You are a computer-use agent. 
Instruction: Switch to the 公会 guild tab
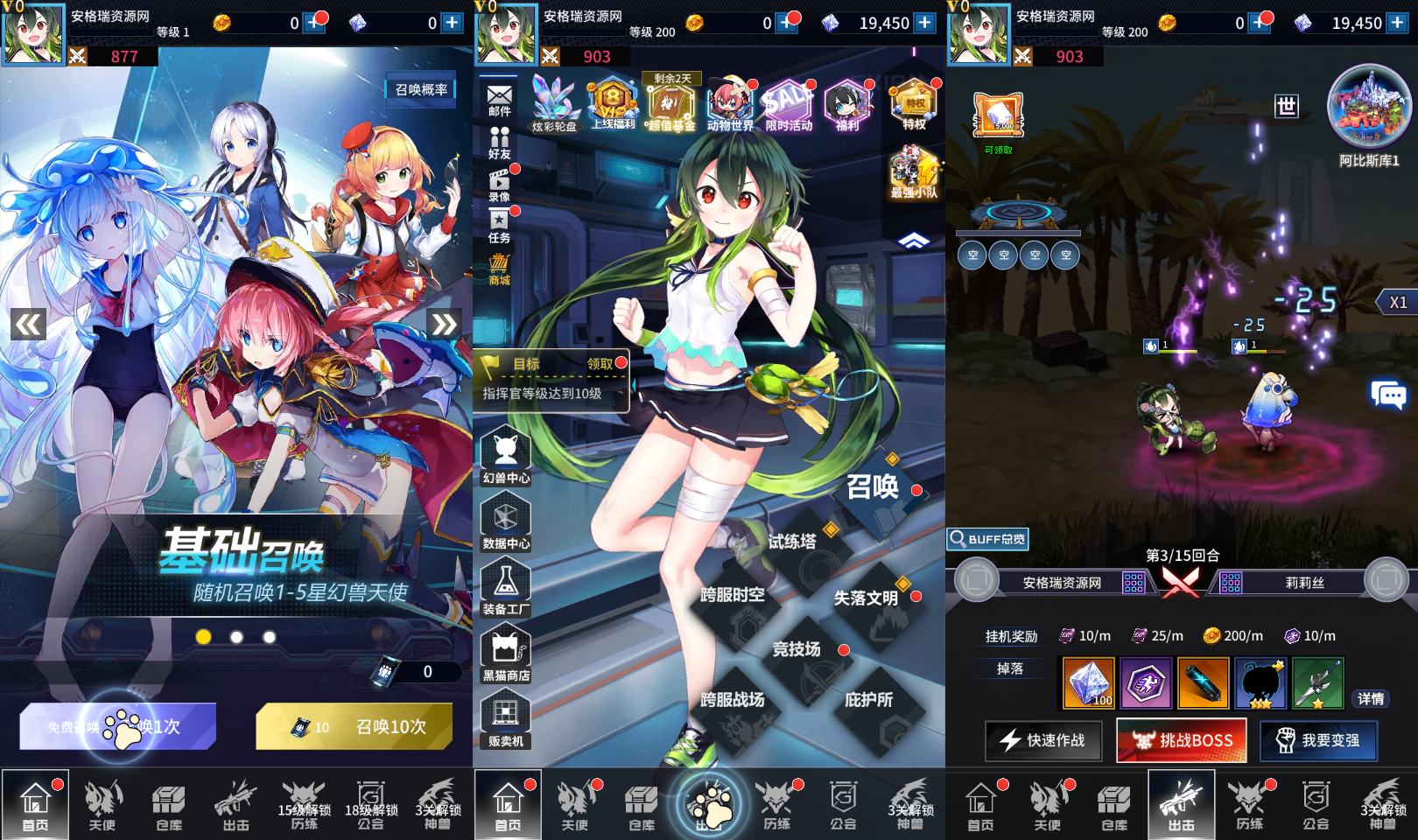pos(842,805)
